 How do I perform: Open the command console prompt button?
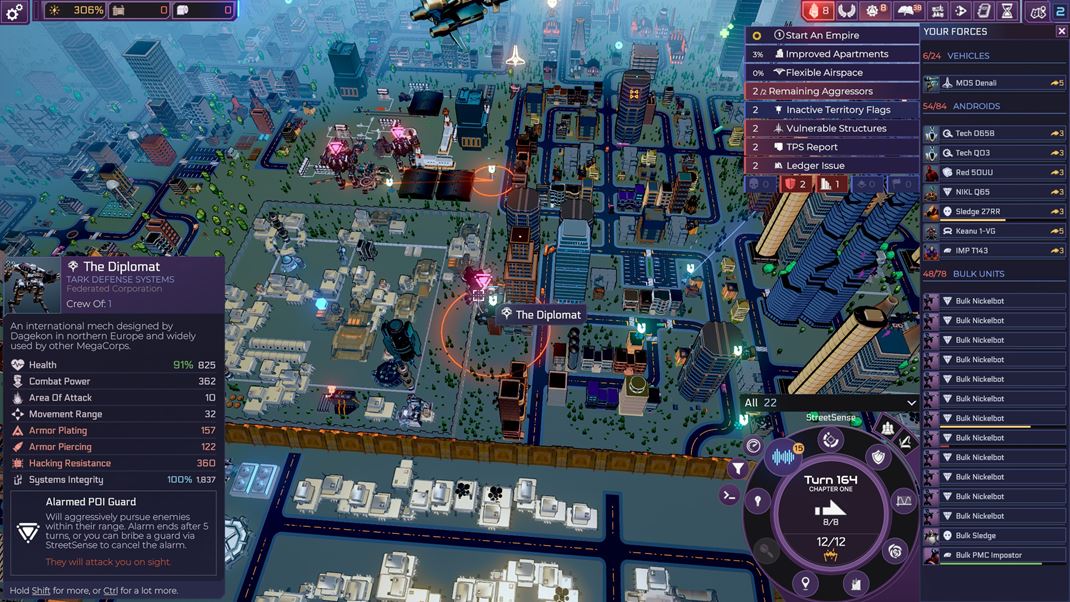(x=730, y=495)
